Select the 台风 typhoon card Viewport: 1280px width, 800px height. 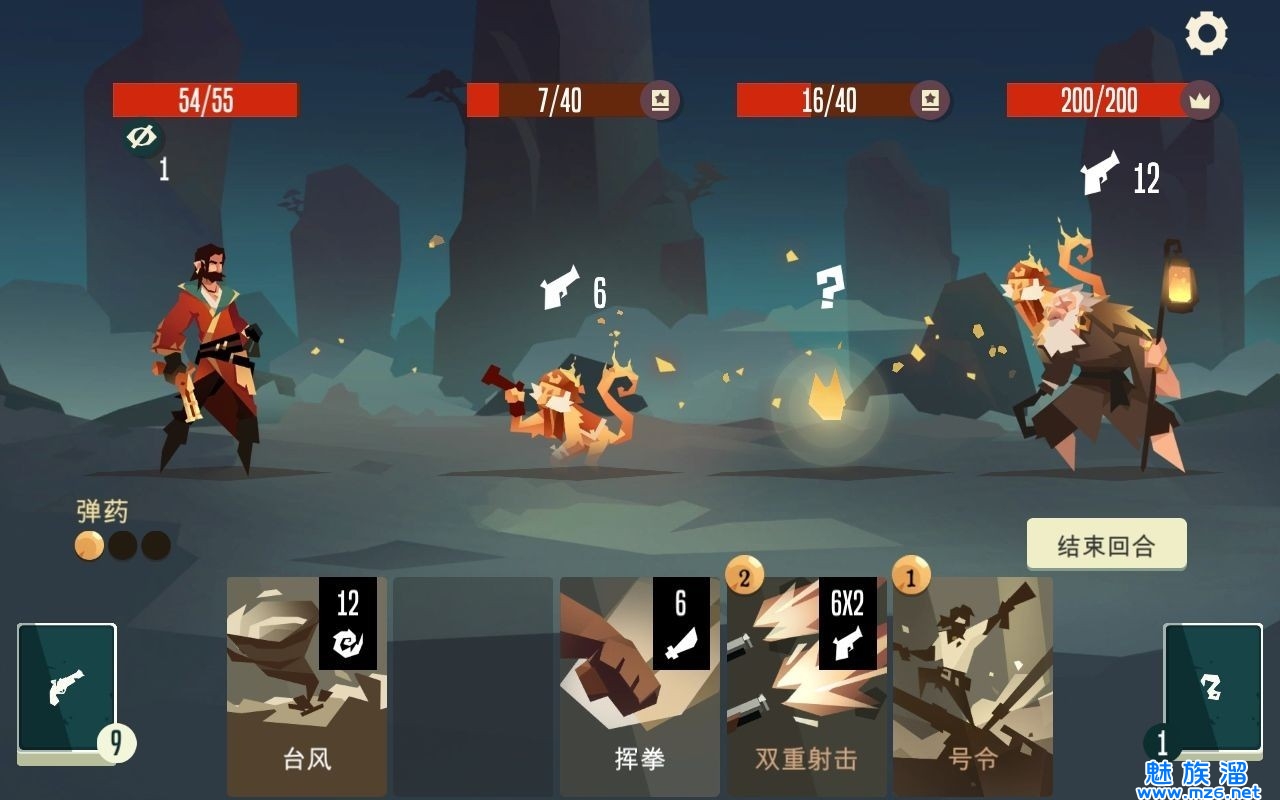[306, 686]
